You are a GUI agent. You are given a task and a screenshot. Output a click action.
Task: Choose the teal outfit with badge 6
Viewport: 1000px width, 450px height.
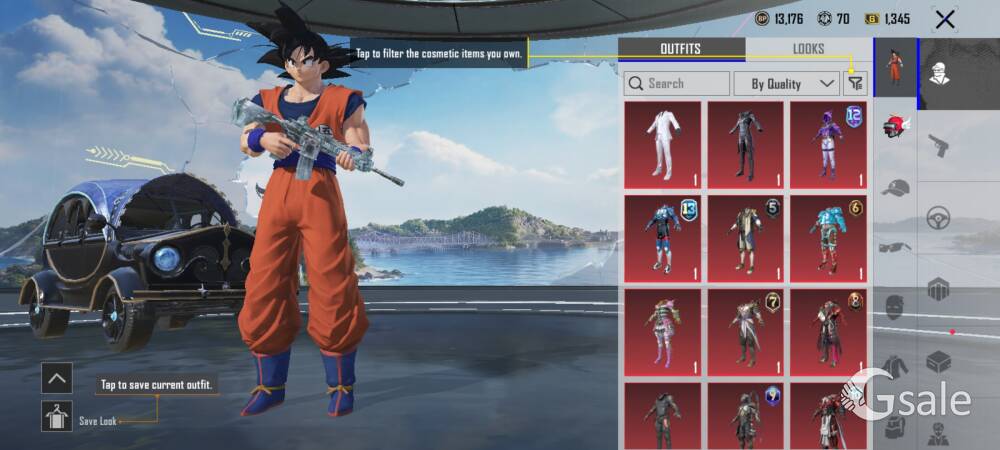tap(828, 238)
